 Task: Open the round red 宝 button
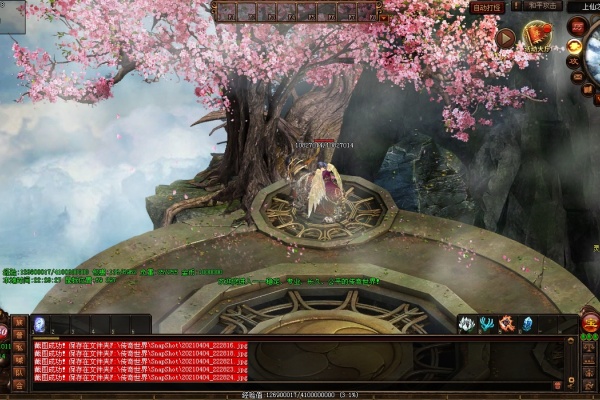(x=590, y=322)
